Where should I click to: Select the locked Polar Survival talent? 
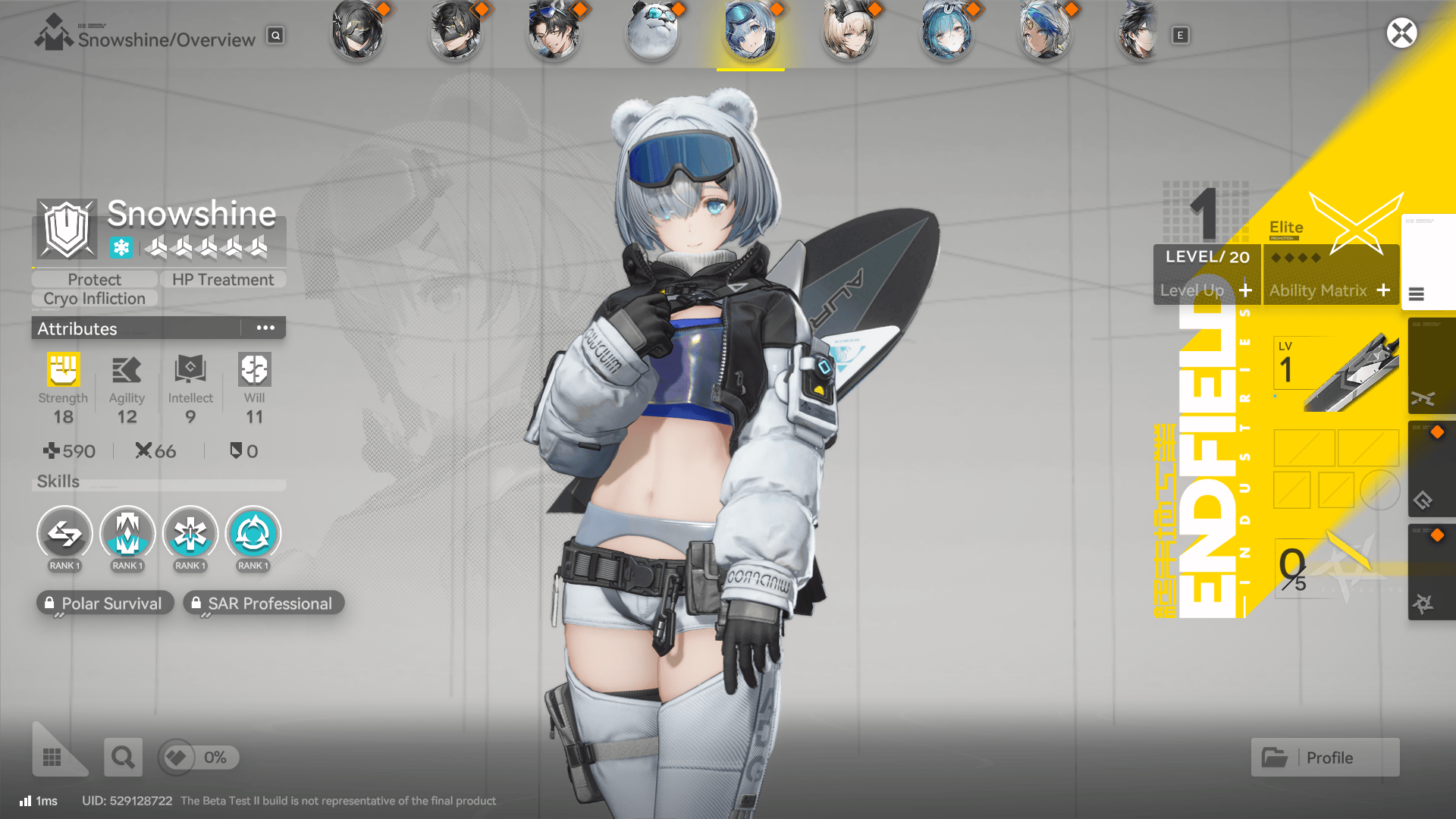point(105,603)
